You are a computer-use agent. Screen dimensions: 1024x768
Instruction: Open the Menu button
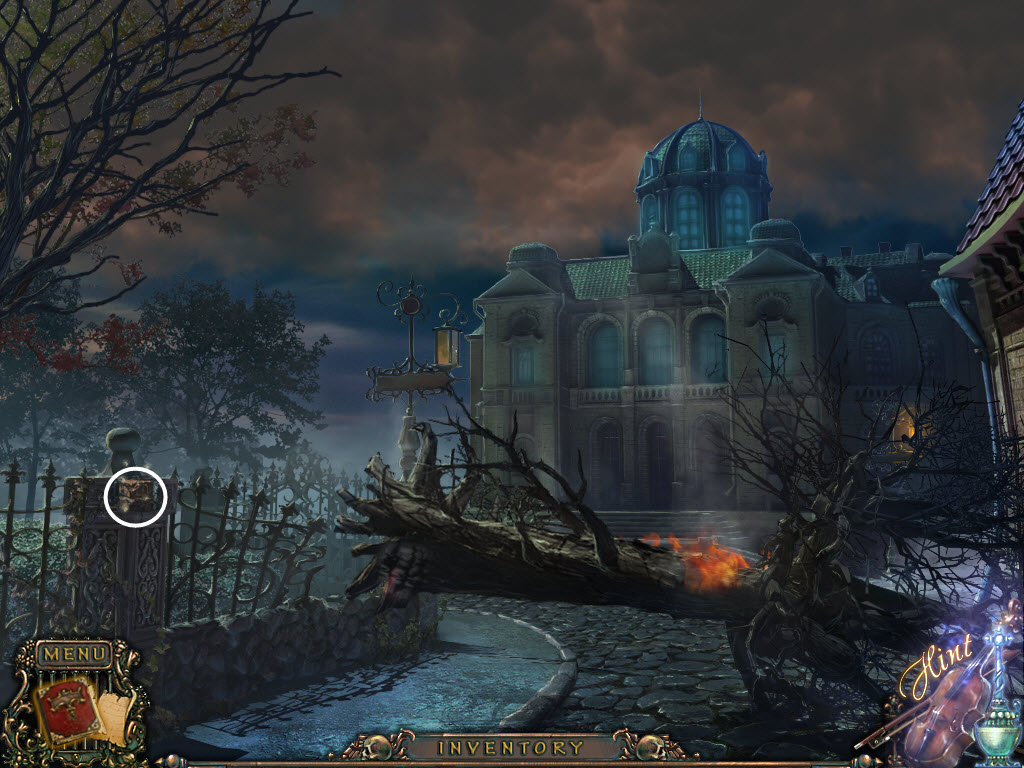tap(75, 655)
